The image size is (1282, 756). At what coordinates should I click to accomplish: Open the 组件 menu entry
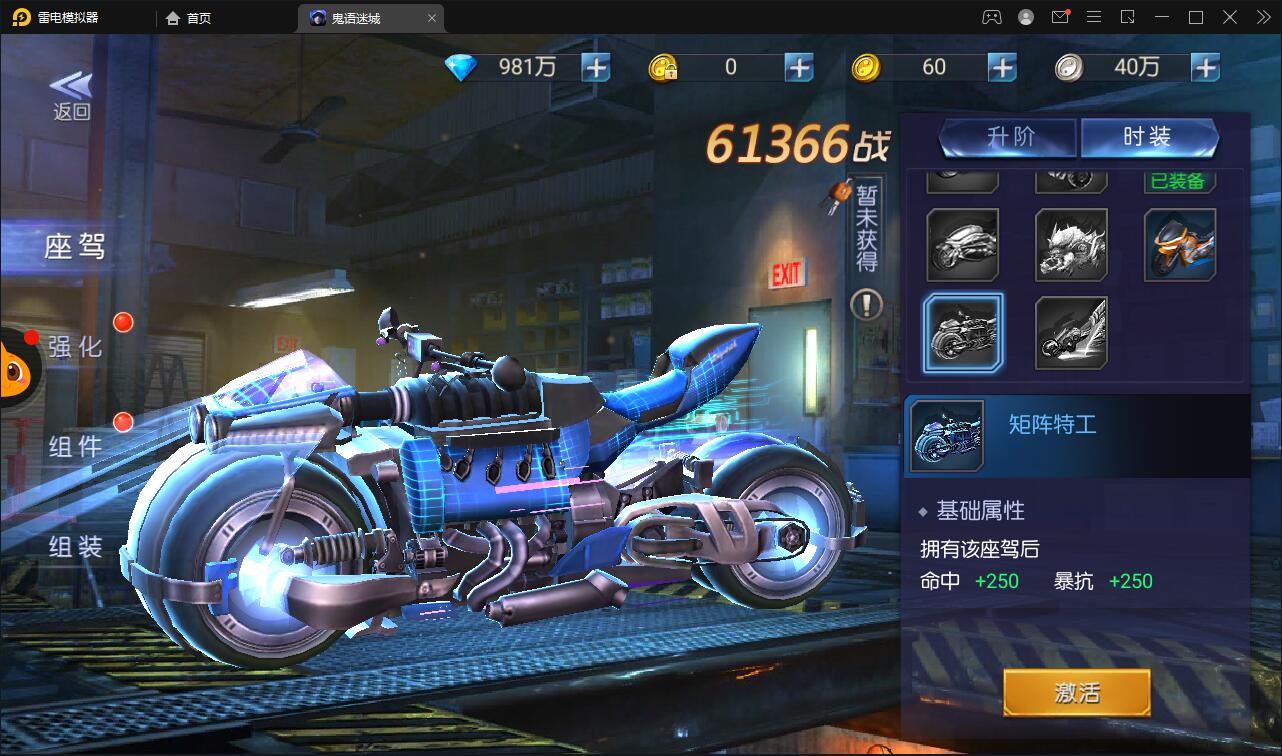pos(75,446)
